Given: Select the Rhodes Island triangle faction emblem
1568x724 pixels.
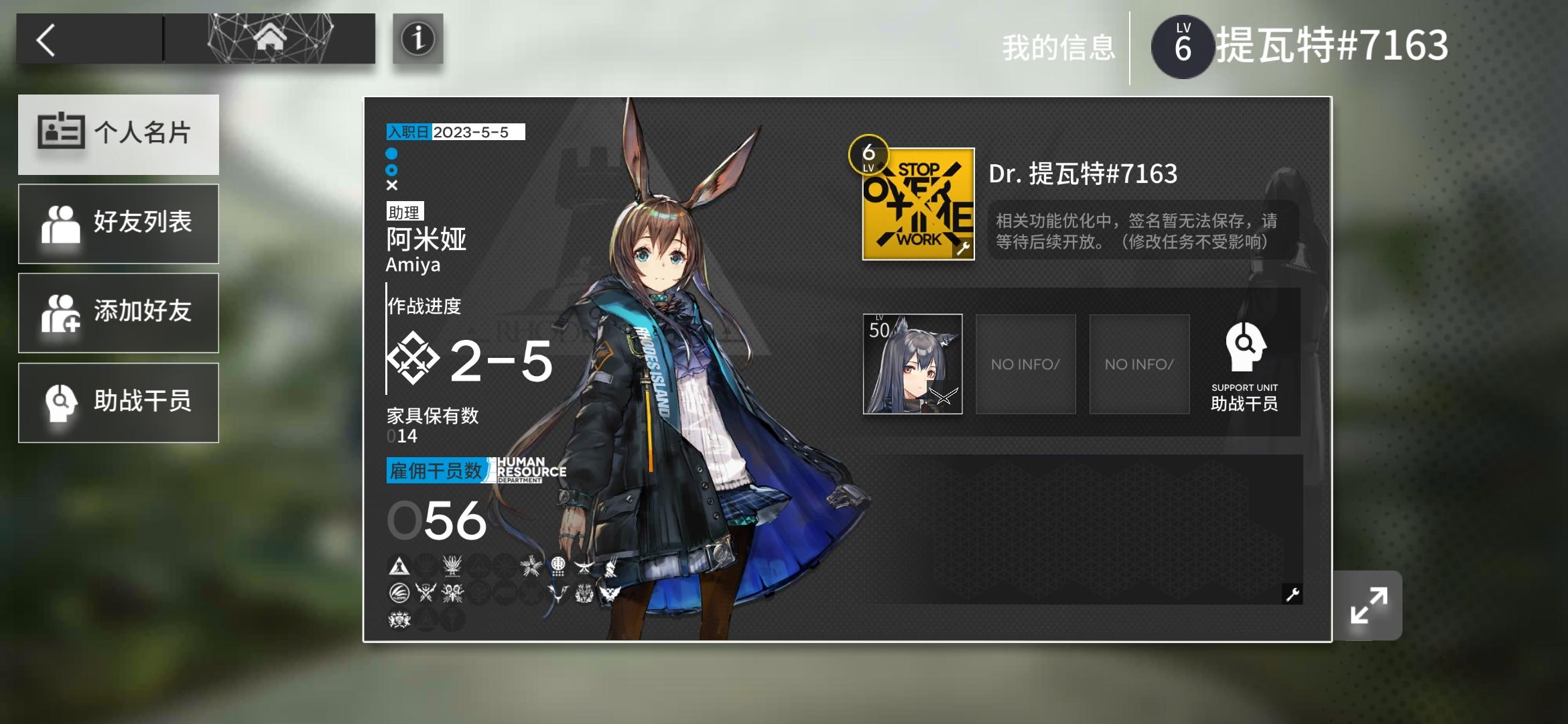Looking at the screenshot, I should [398, 565].
